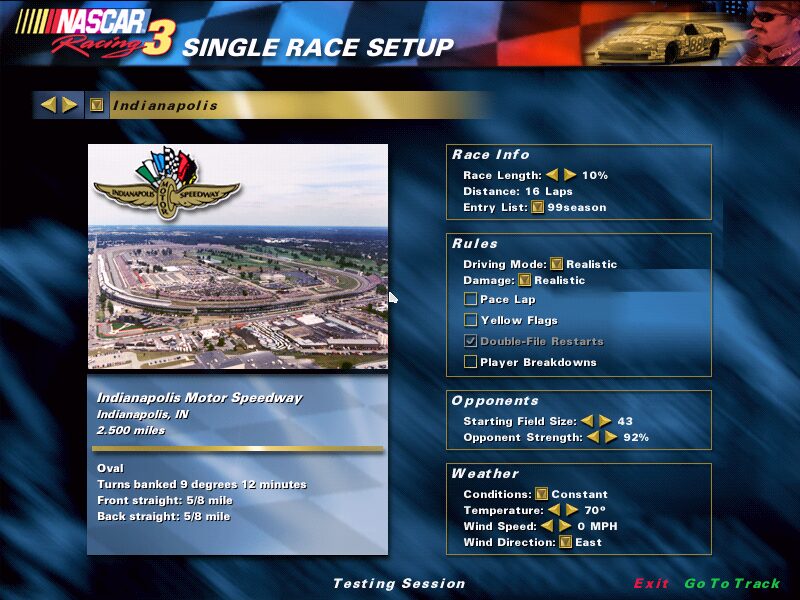
Task: Open the Damage dropdown
Action: point(525,281)
